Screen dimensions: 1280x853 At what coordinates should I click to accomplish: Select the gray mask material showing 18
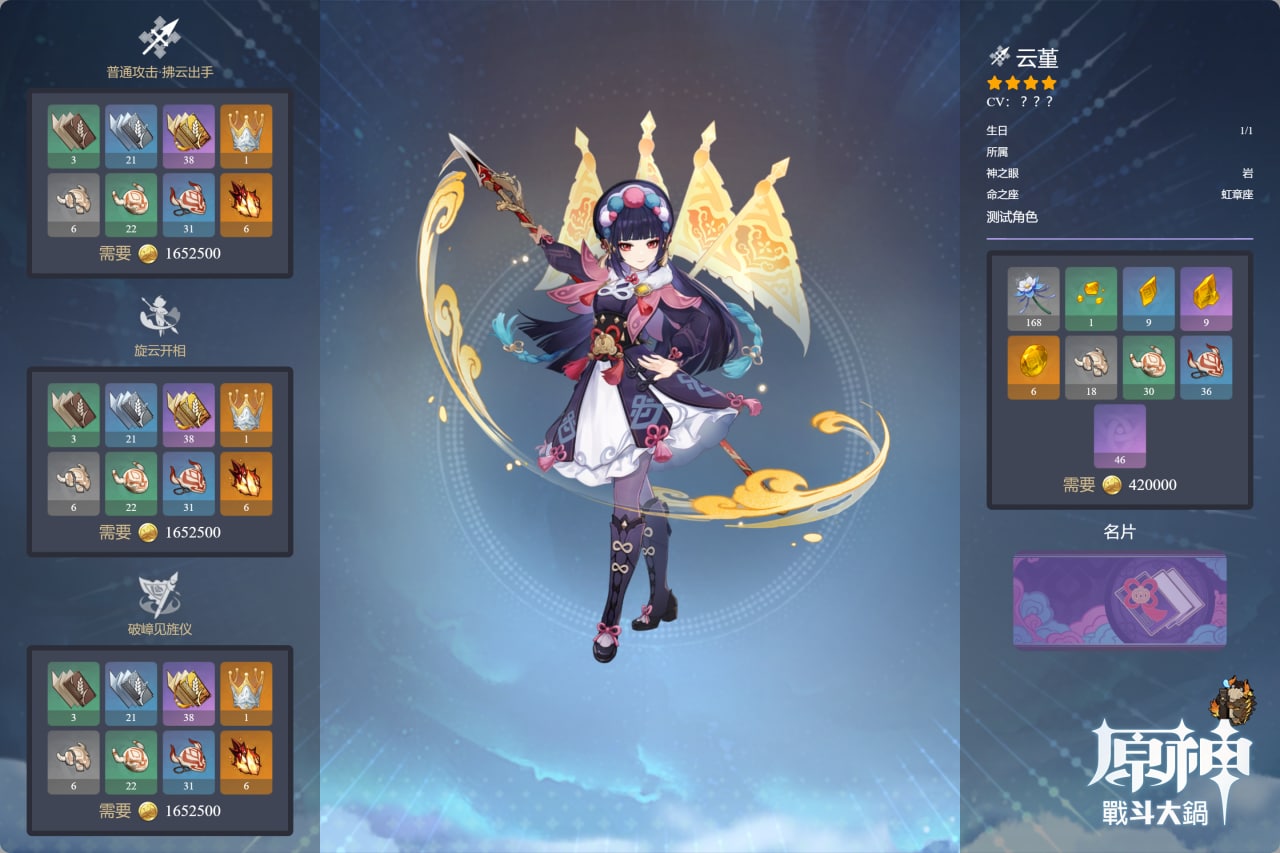click(1091, 367)
